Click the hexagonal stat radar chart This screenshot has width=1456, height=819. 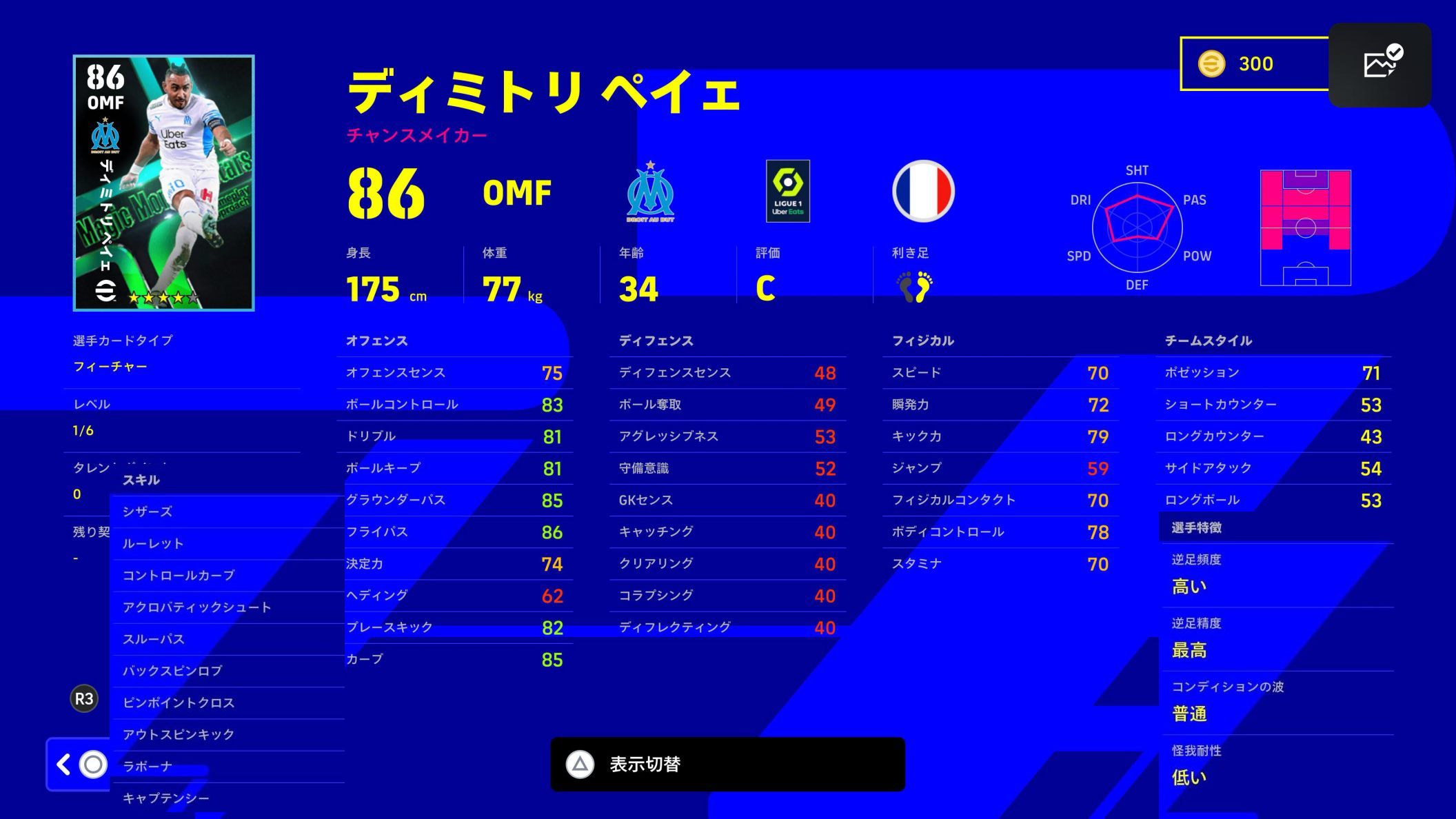(1137, 226)
